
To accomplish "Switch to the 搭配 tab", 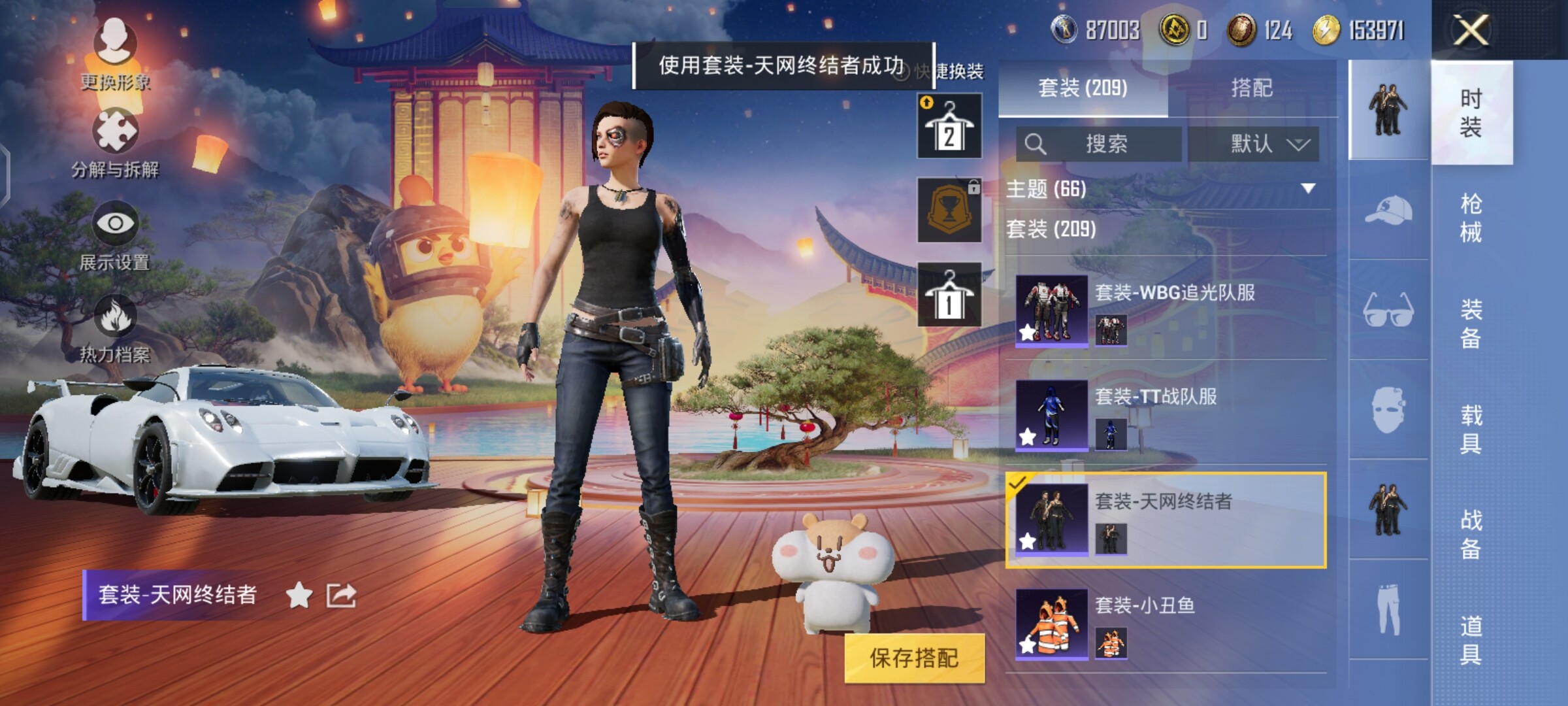I will 1251,88.
